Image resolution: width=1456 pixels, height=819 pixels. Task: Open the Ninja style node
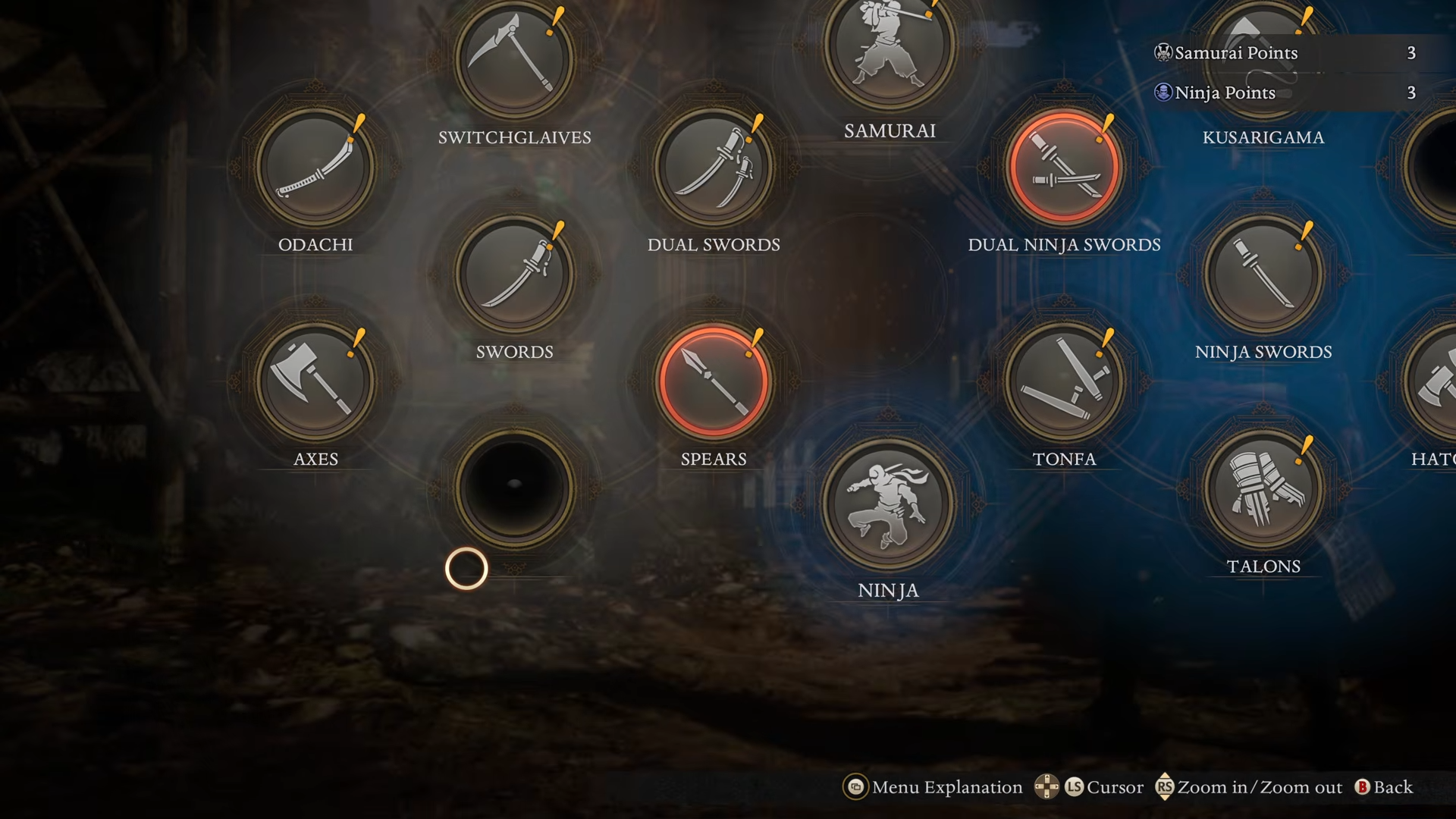888,502
